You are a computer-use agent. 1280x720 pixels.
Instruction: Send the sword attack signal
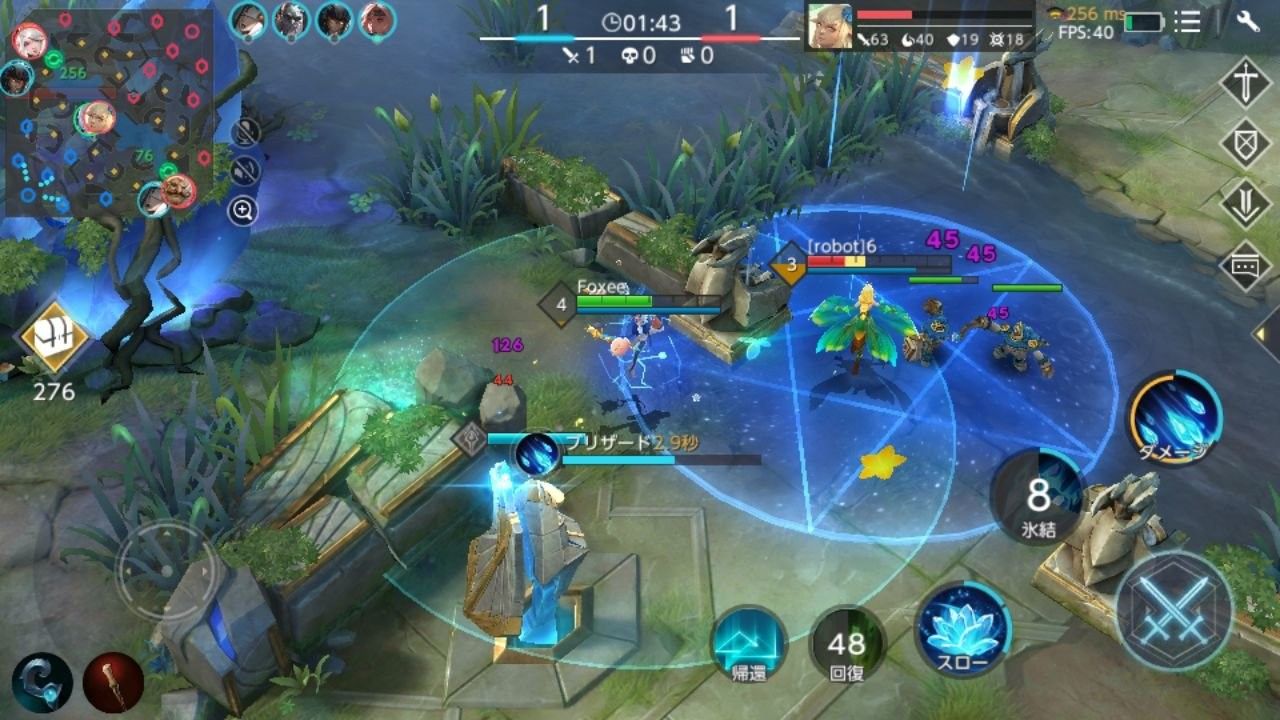[x=1245, y=83]
